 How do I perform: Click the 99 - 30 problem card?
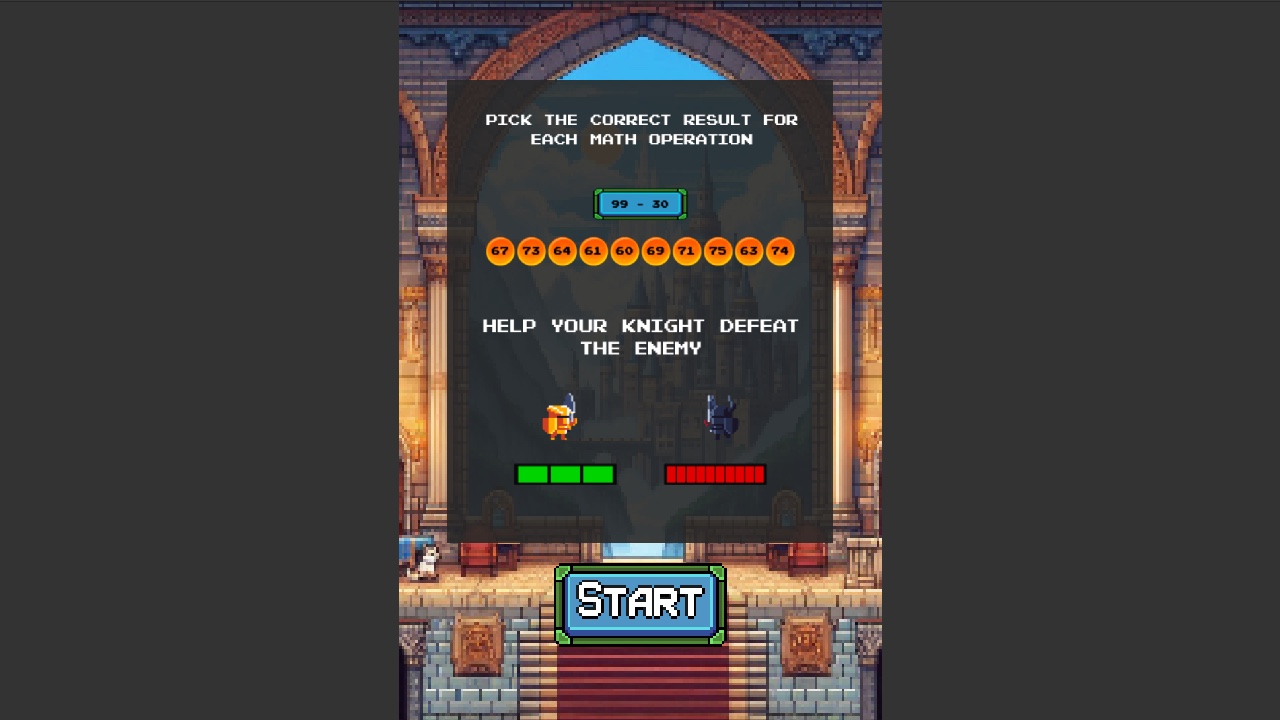point(640,204)
